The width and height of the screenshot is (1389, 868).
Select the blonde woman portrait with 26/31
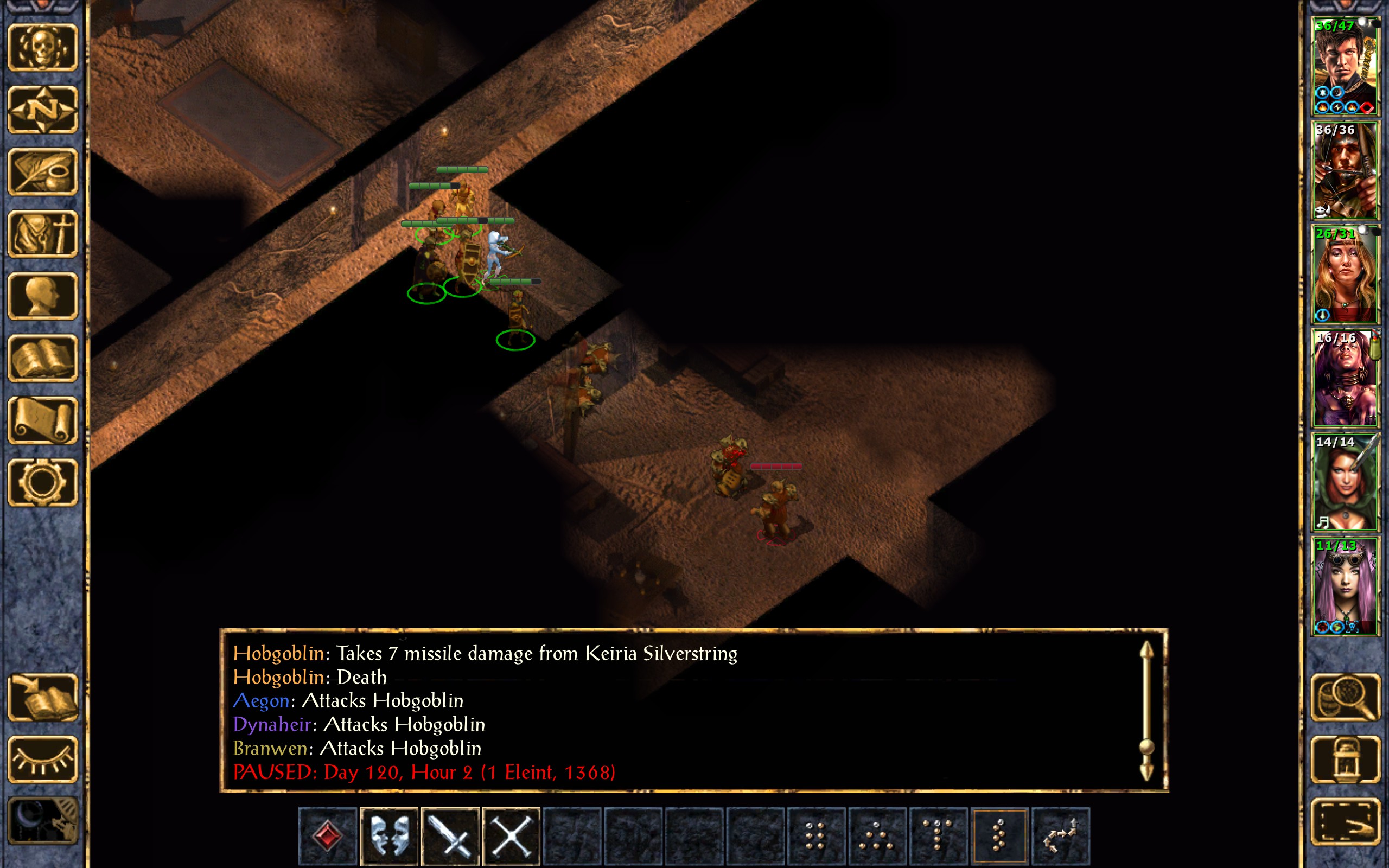point(1345,274)
